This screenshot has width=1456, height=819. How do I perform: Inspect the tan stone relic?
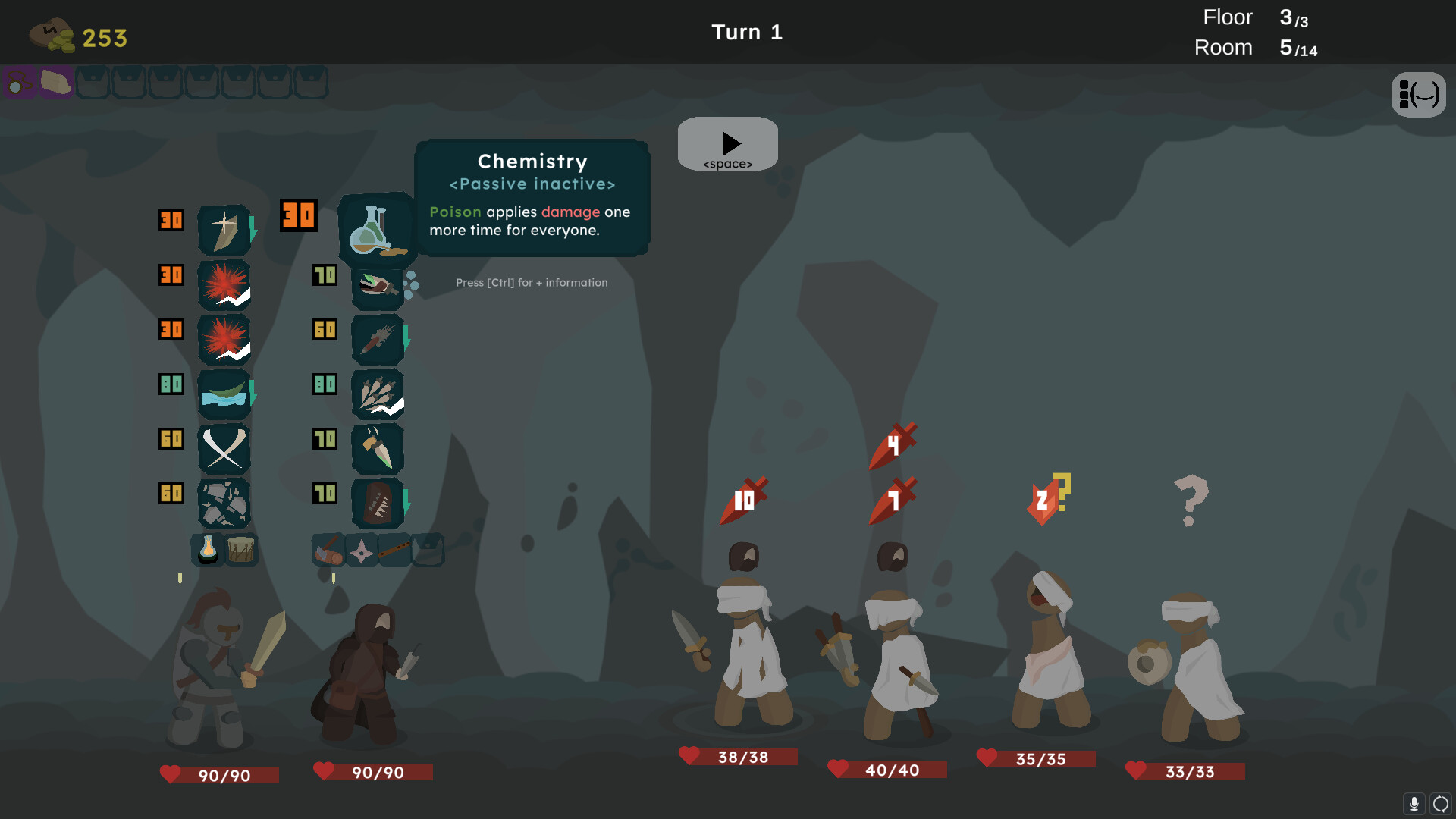pos(55,82)
